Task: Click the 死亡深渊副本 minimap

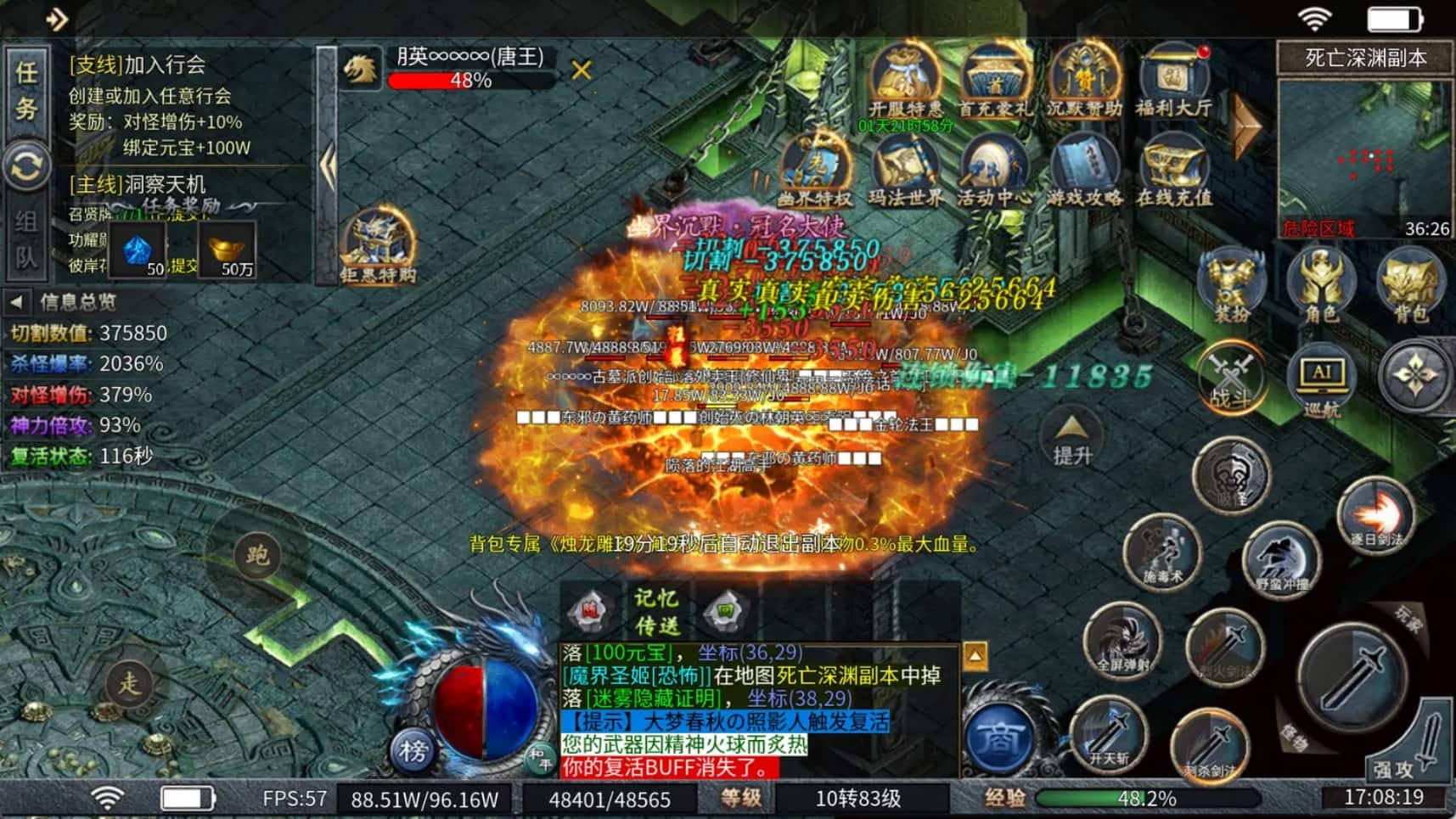Action: [x=1364, y=160]
